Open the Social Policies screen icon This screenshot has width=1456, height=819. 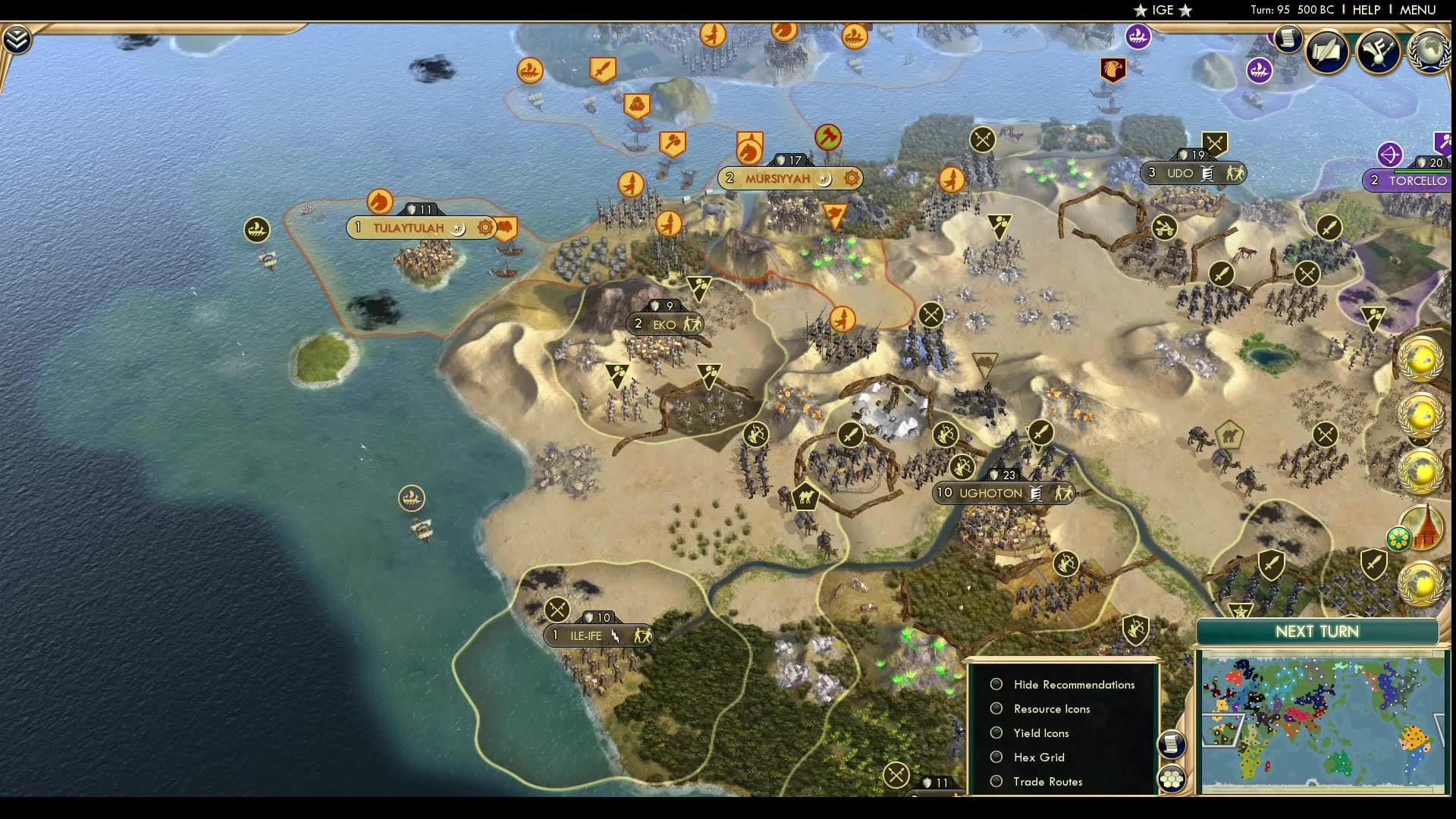[1326, 52]
